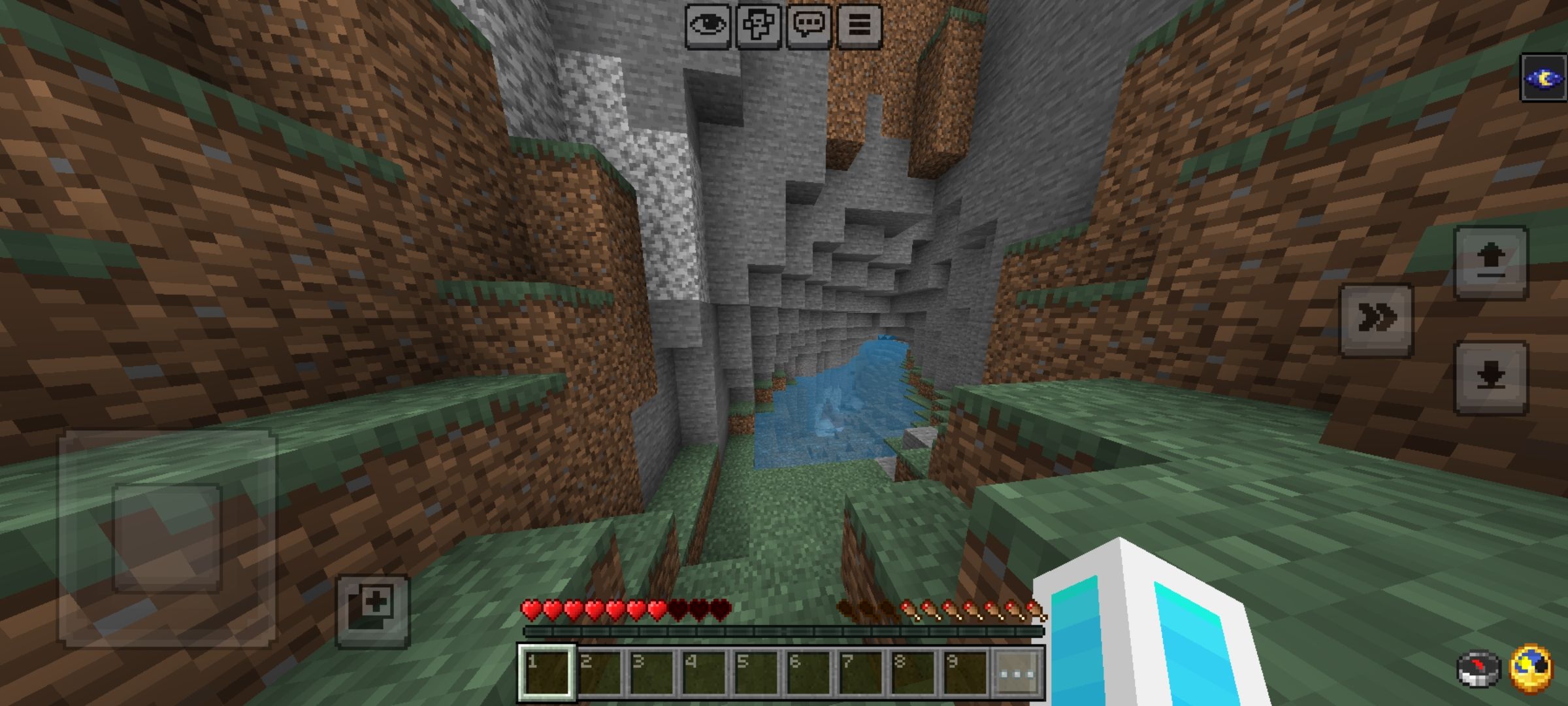
Task: Switch to hotbar slot 7
Action: click(x=860, y=673)
